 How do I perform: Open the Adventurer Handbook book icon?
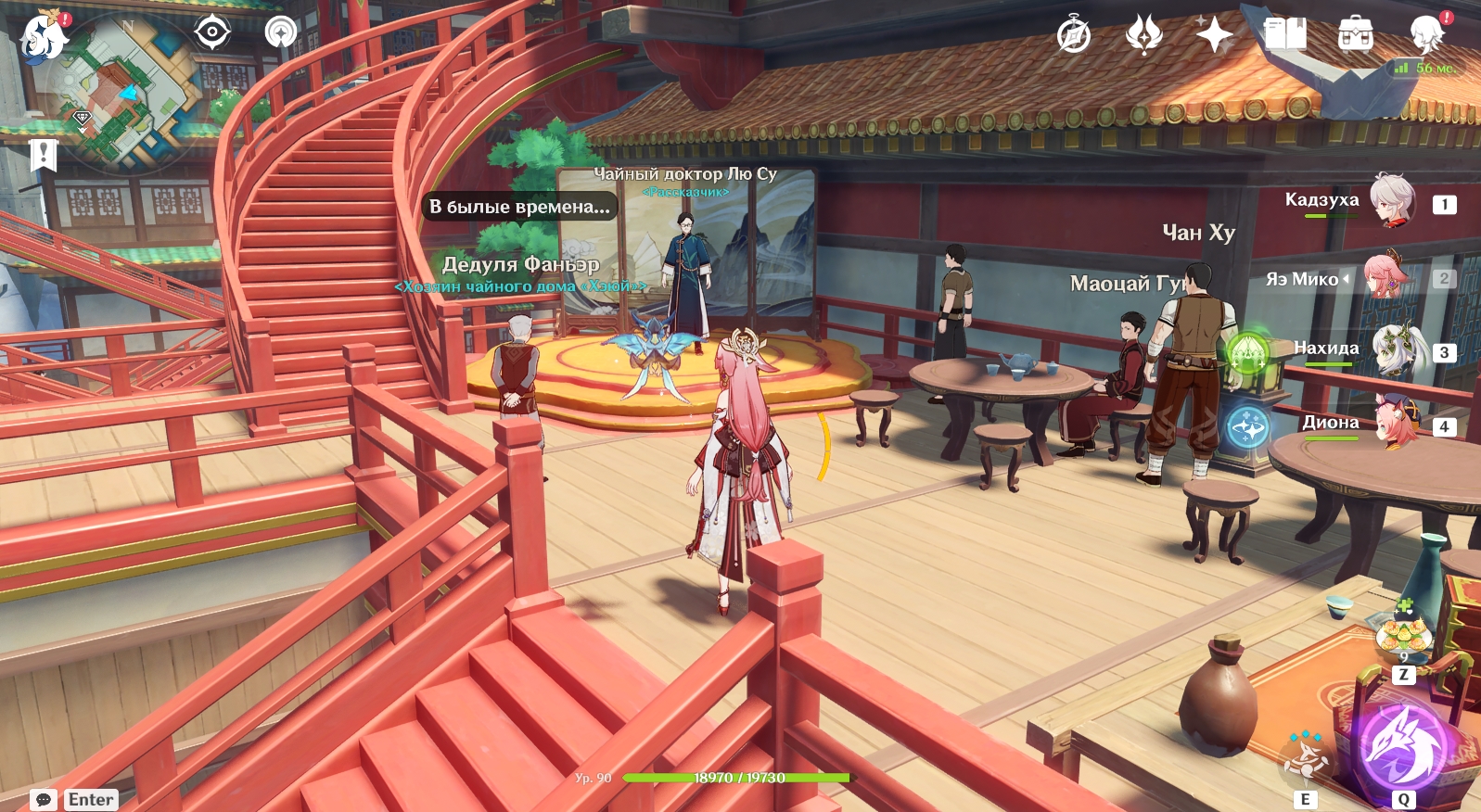(1284, 35)
